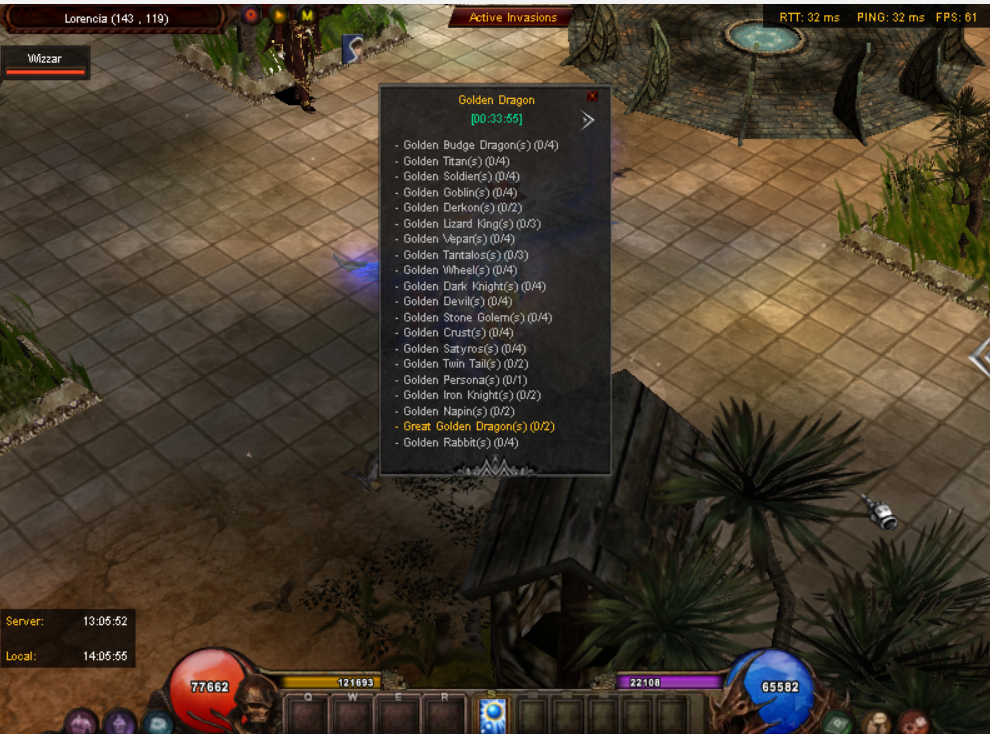Go to next invasion with arrow
Screen dimensions: 990x734
point(588,120)
